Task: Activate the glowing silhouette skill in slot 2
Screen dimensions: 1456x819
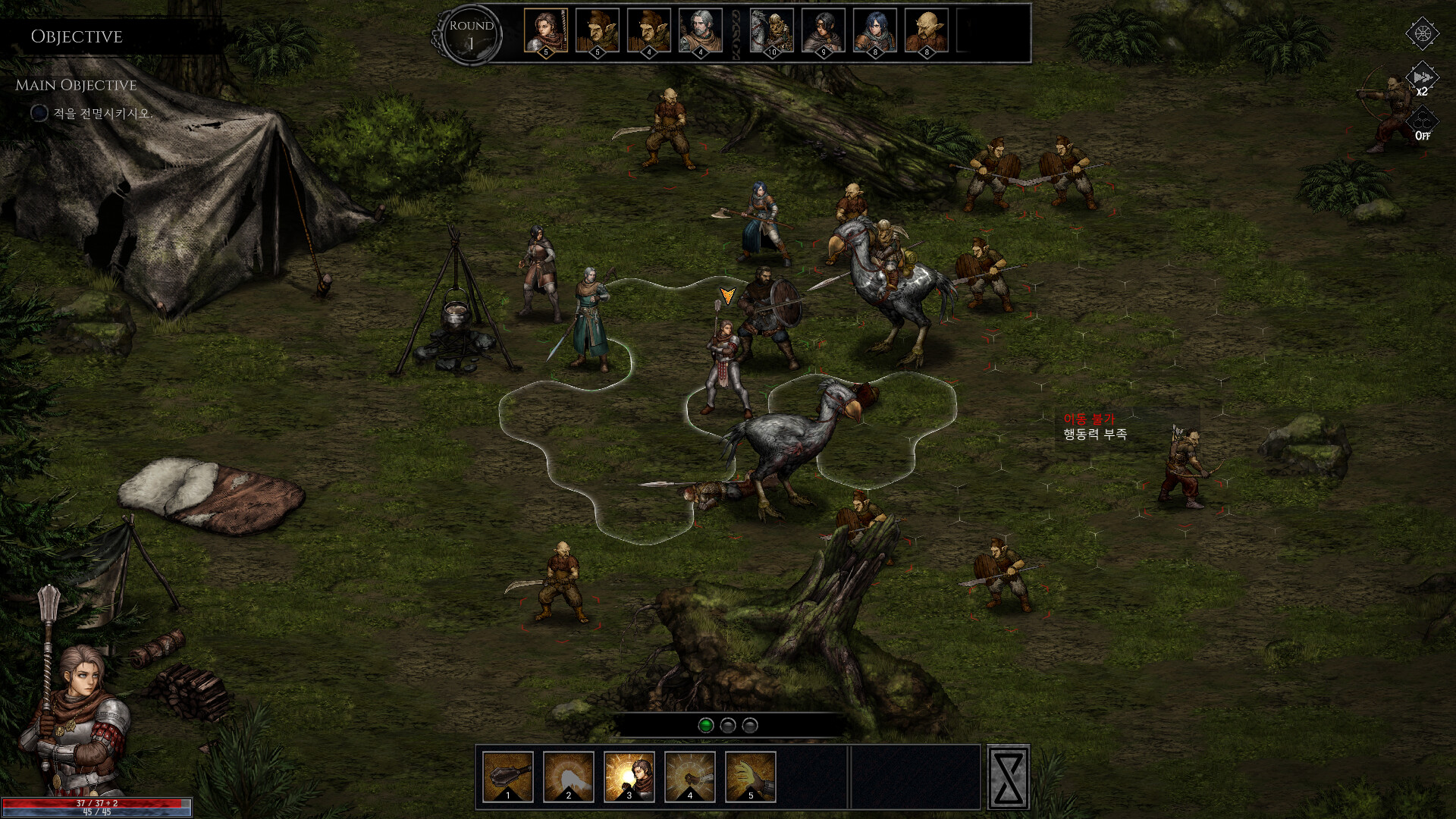Action: click(569, 776)
